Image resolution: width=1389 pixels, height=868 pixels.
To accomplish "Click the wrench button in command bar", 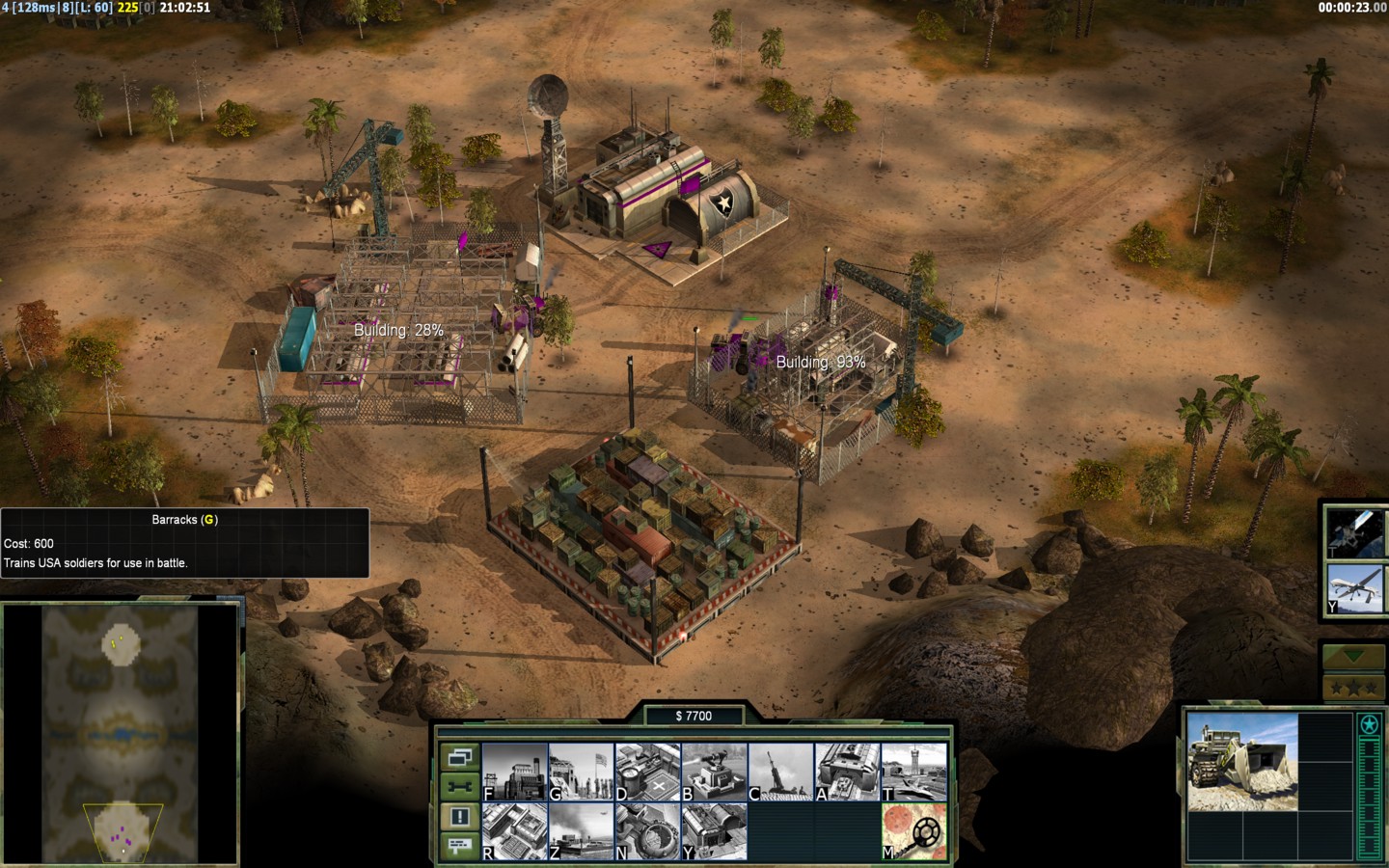I will [459, 787].
